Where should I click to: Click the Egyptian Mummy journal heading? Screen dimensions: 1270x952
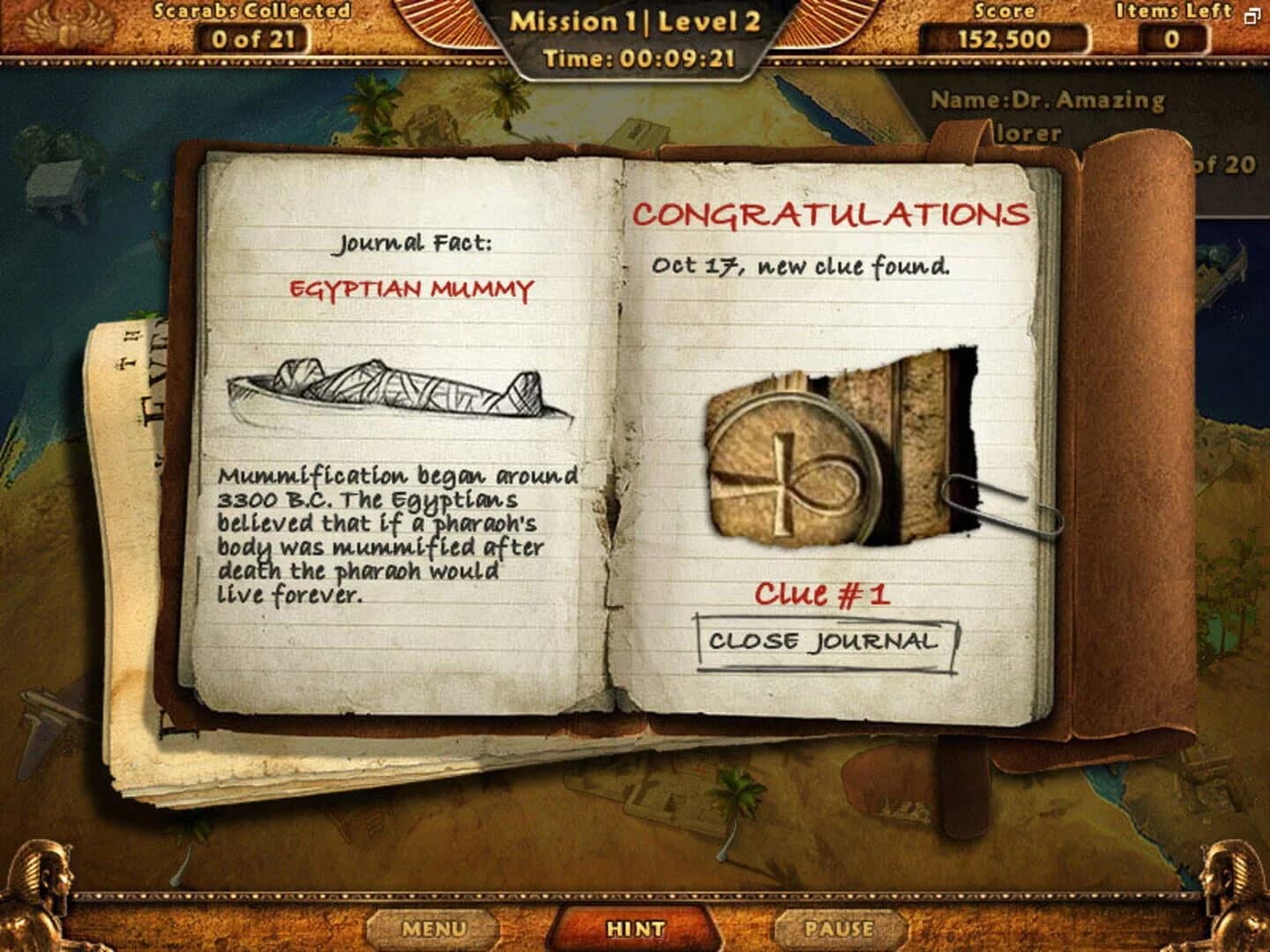point(412,288)
